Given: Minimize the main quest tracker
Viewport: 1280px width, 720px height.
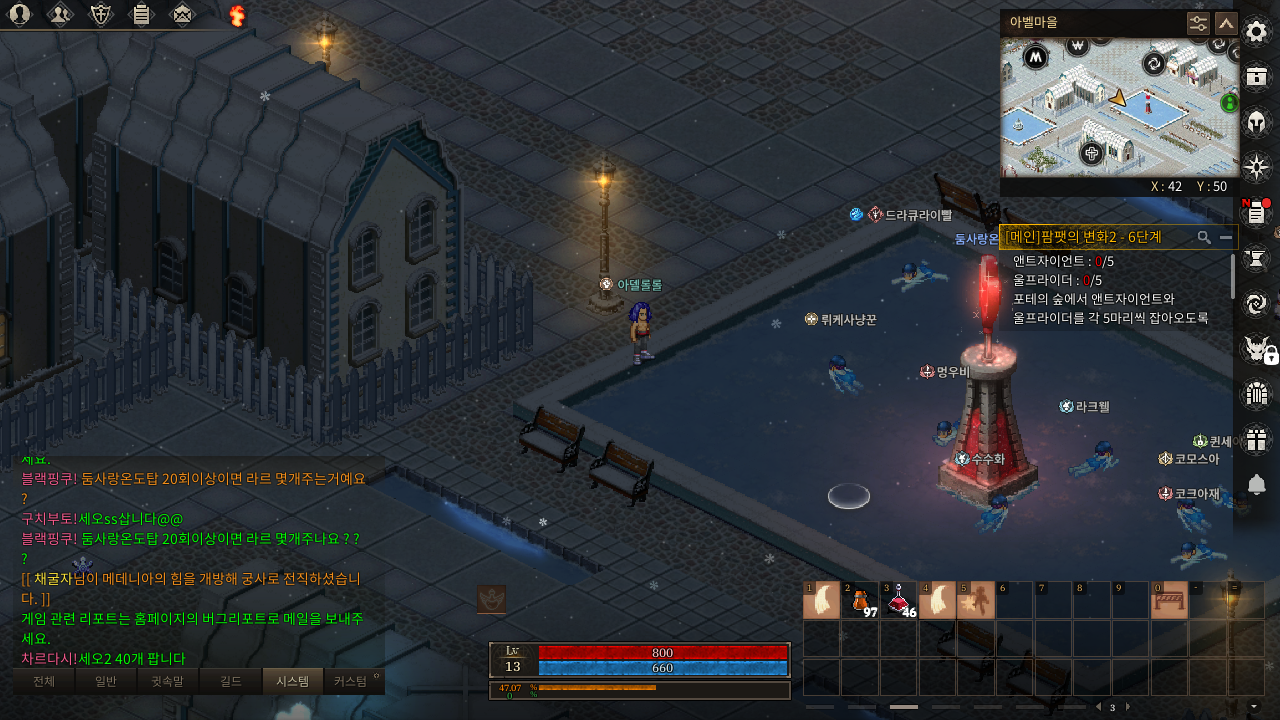Looking at the screenshot, I should point(1226,237).
